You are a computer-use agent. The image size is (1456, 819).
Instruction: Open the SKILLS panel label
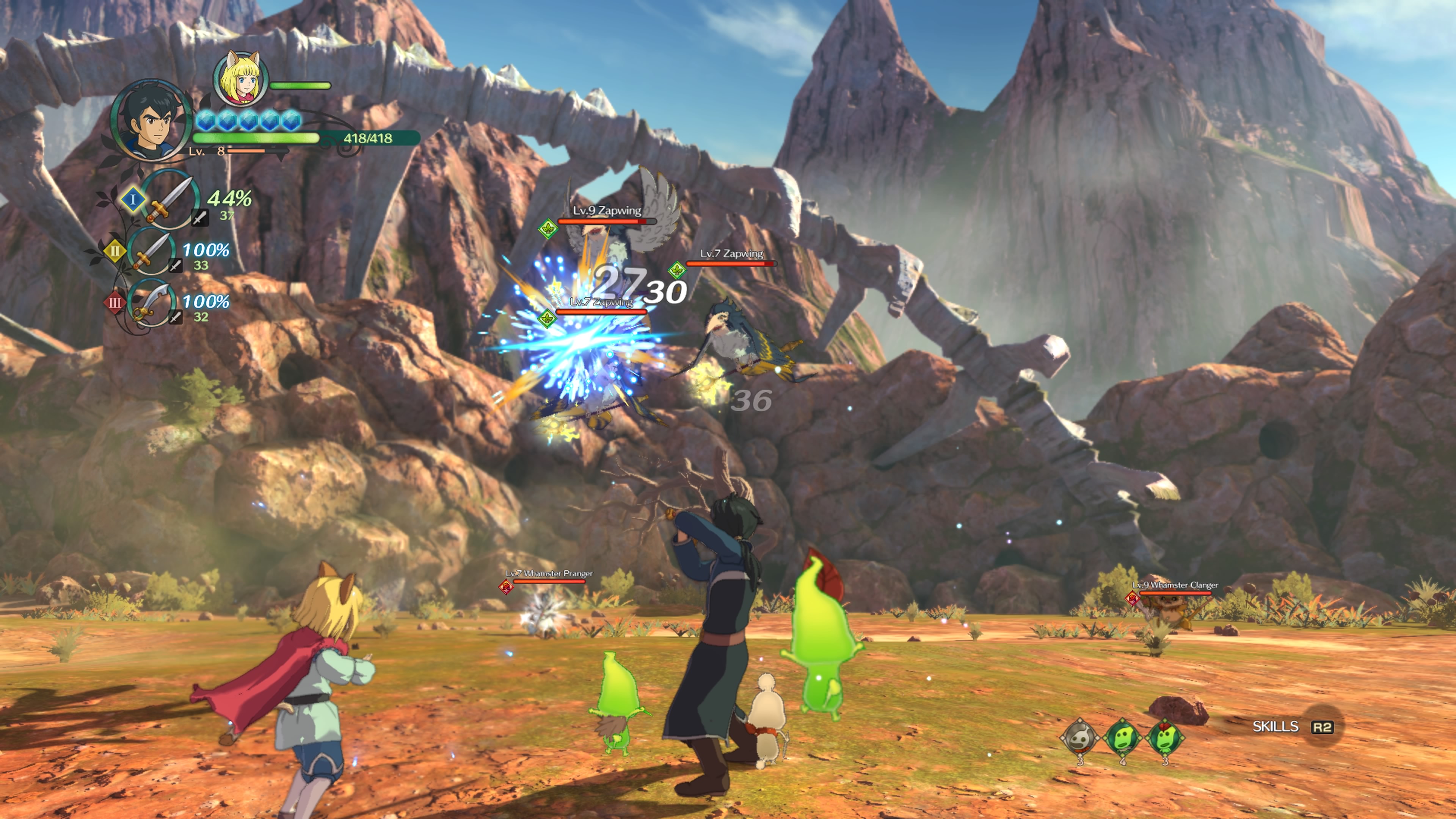click(x=1275, y=726)
